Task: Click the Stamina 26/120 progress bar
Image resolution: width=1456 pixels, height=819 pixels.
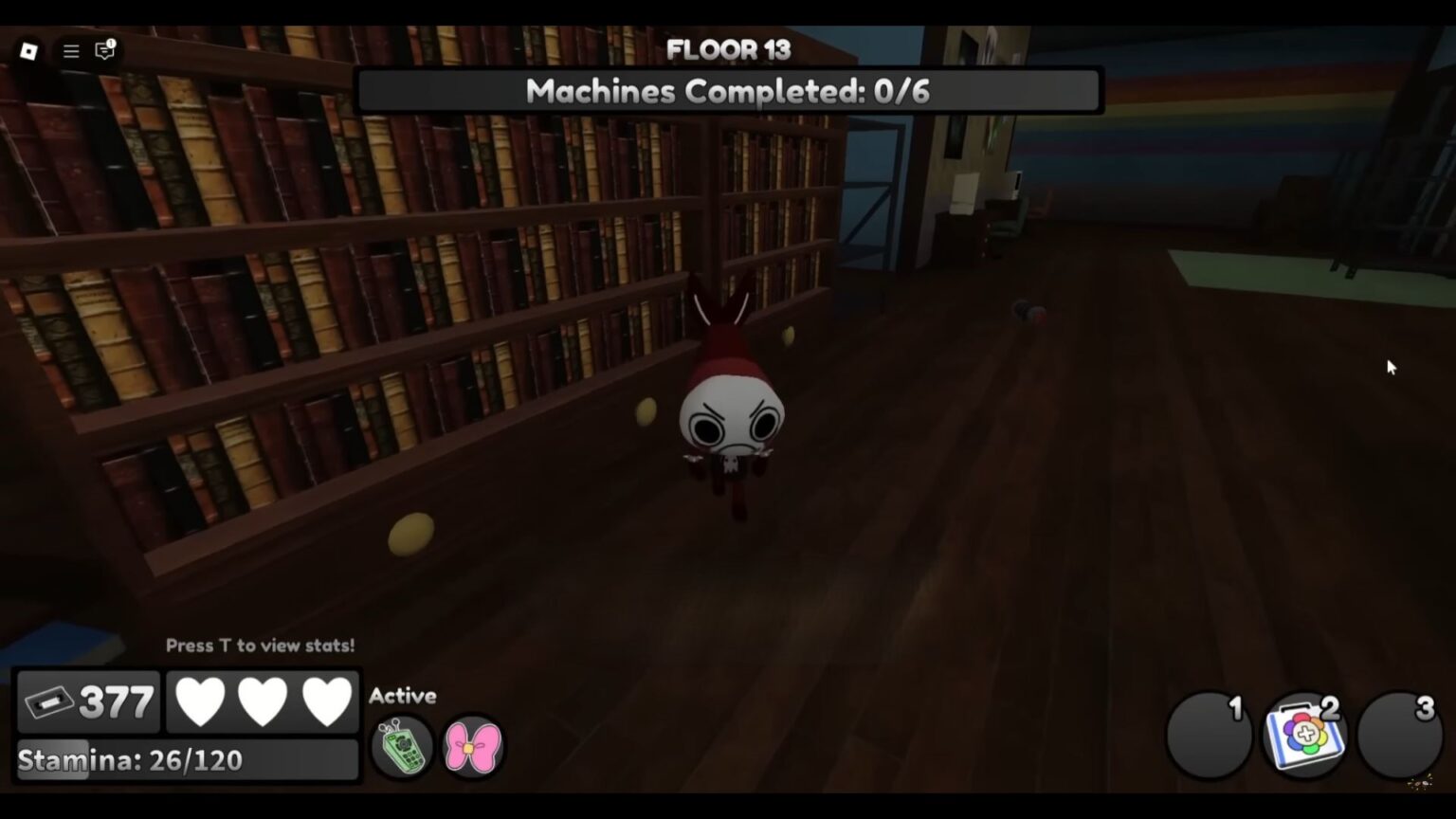Action: [188, 758]
